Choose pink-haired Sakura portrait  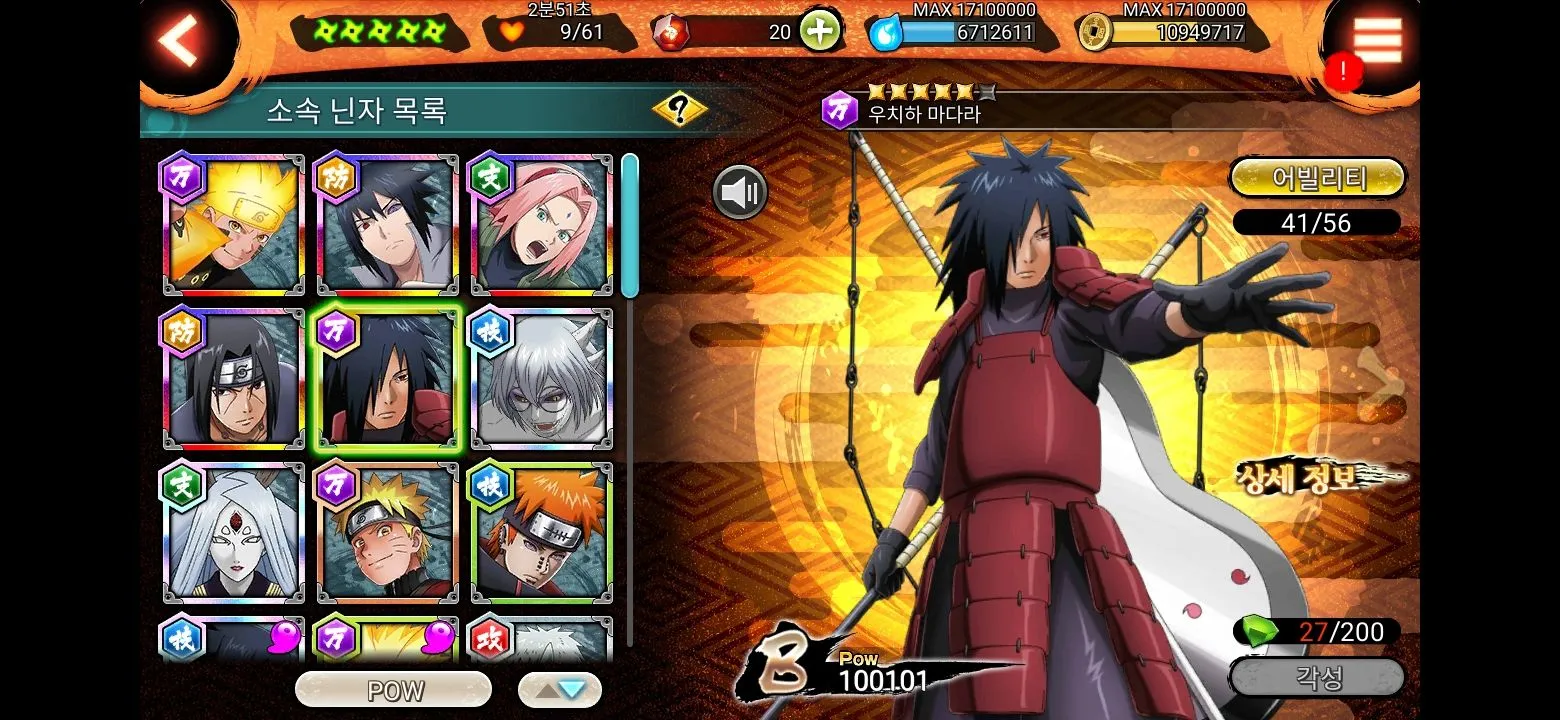pos(542,226)
